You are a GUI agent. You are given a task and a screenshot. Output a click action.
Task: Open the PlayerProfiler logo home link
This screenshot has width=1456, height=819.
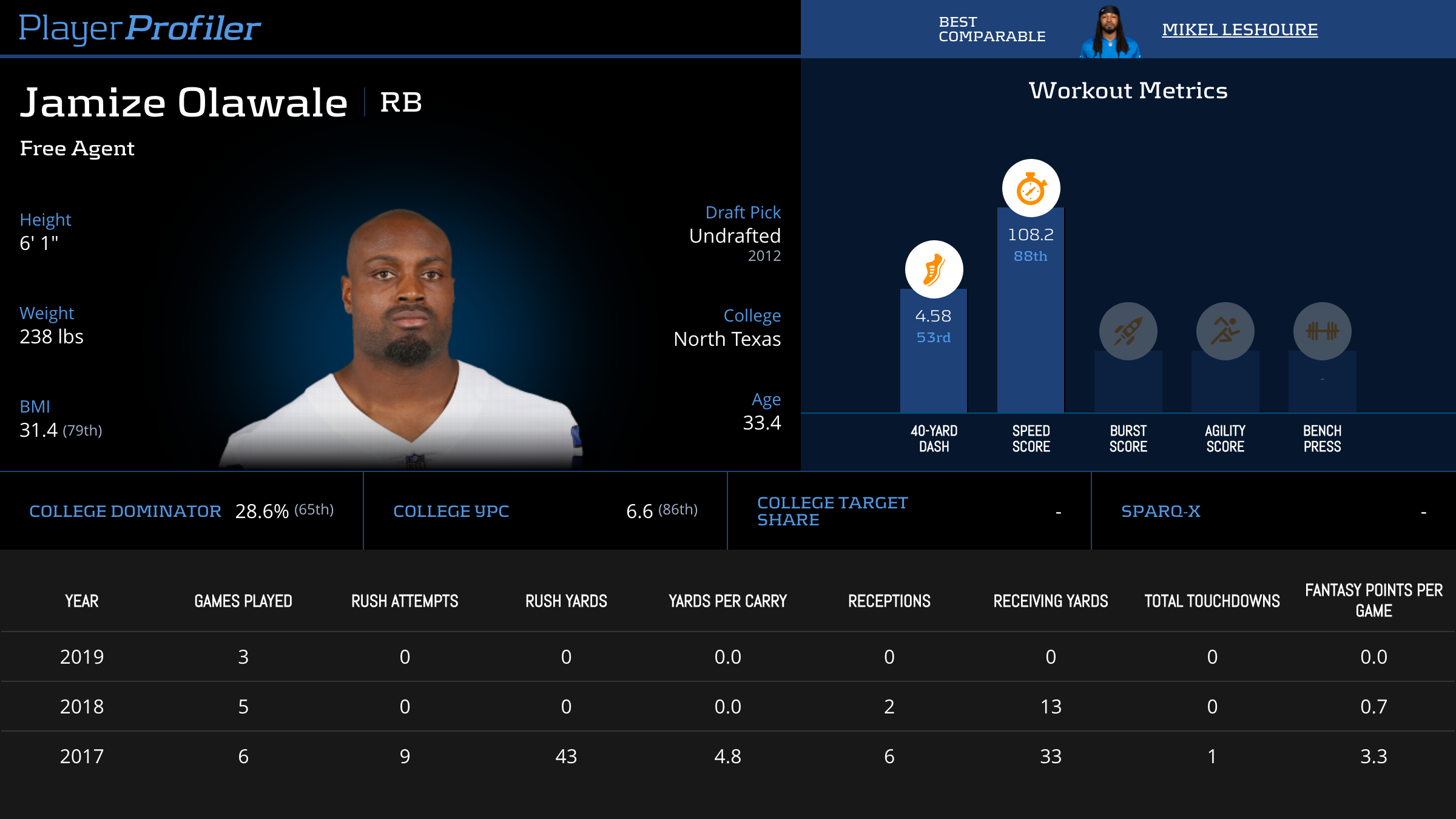(140, 28)
